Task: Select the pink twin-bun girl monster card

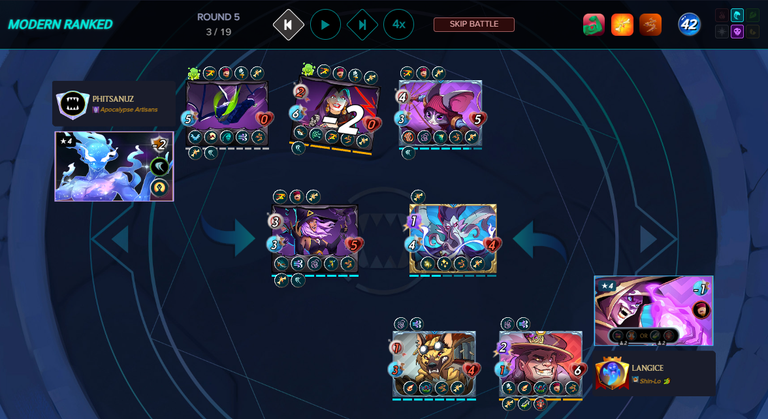Action: click(440, 112)
